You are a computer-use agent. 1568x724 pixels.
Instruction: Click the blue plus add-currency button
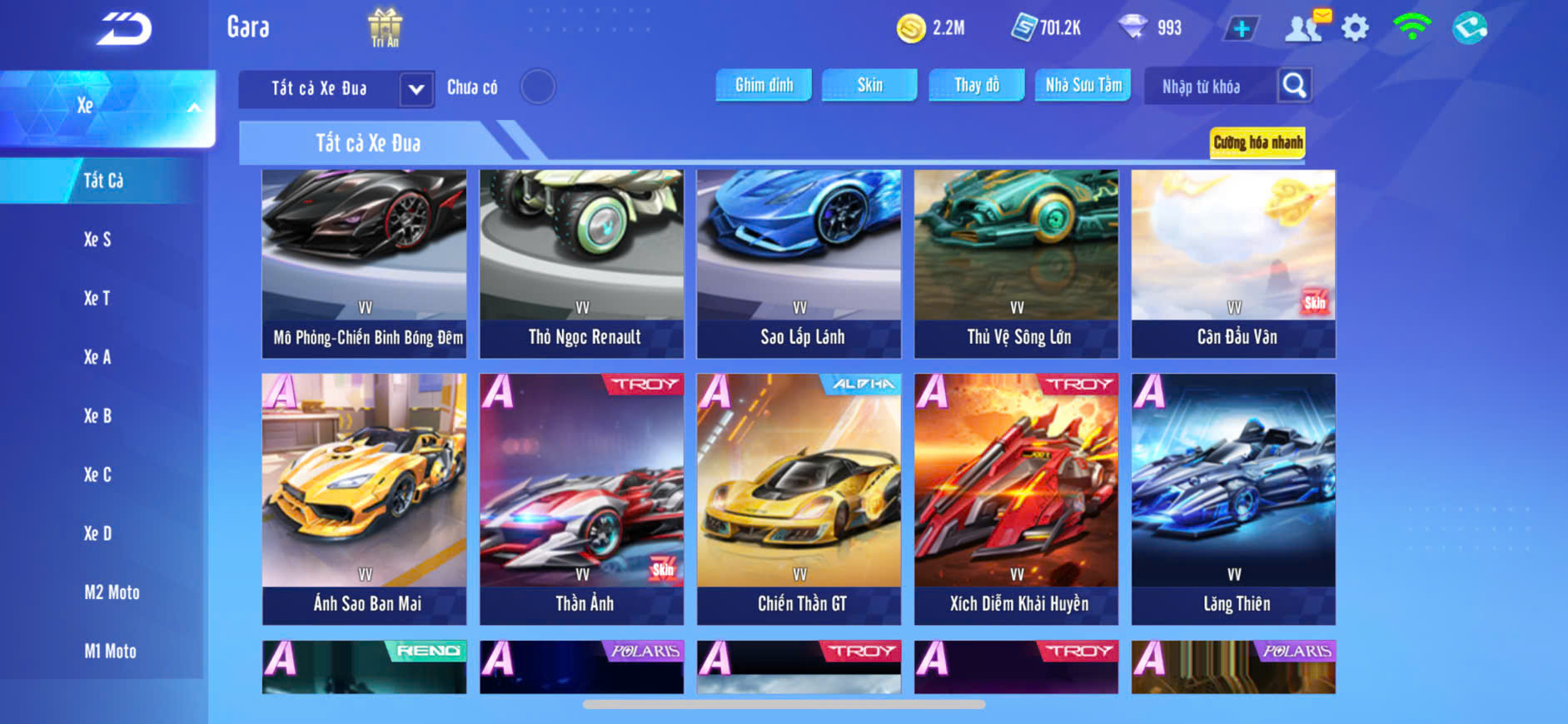[1241, 28]
